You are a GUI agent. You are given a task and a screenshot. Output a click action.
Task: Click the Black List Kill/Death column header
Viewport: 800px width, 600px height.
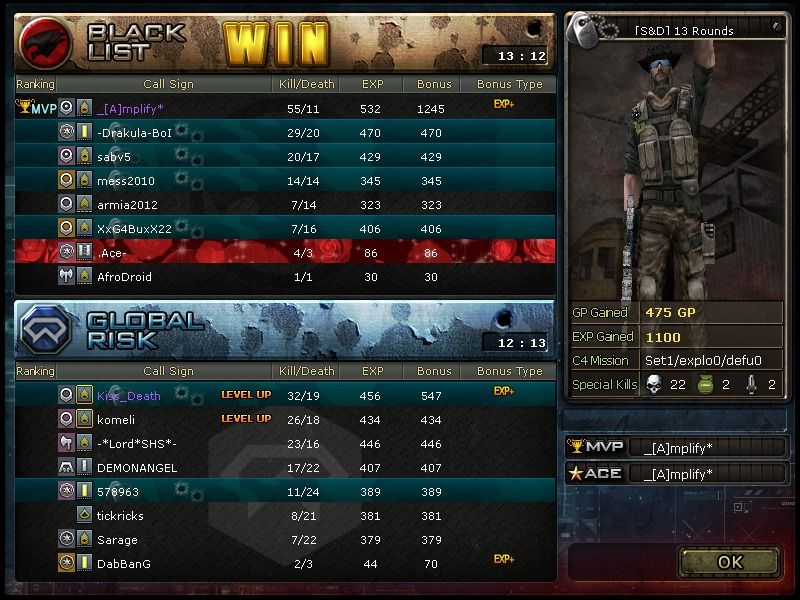[x=306, y=85]
